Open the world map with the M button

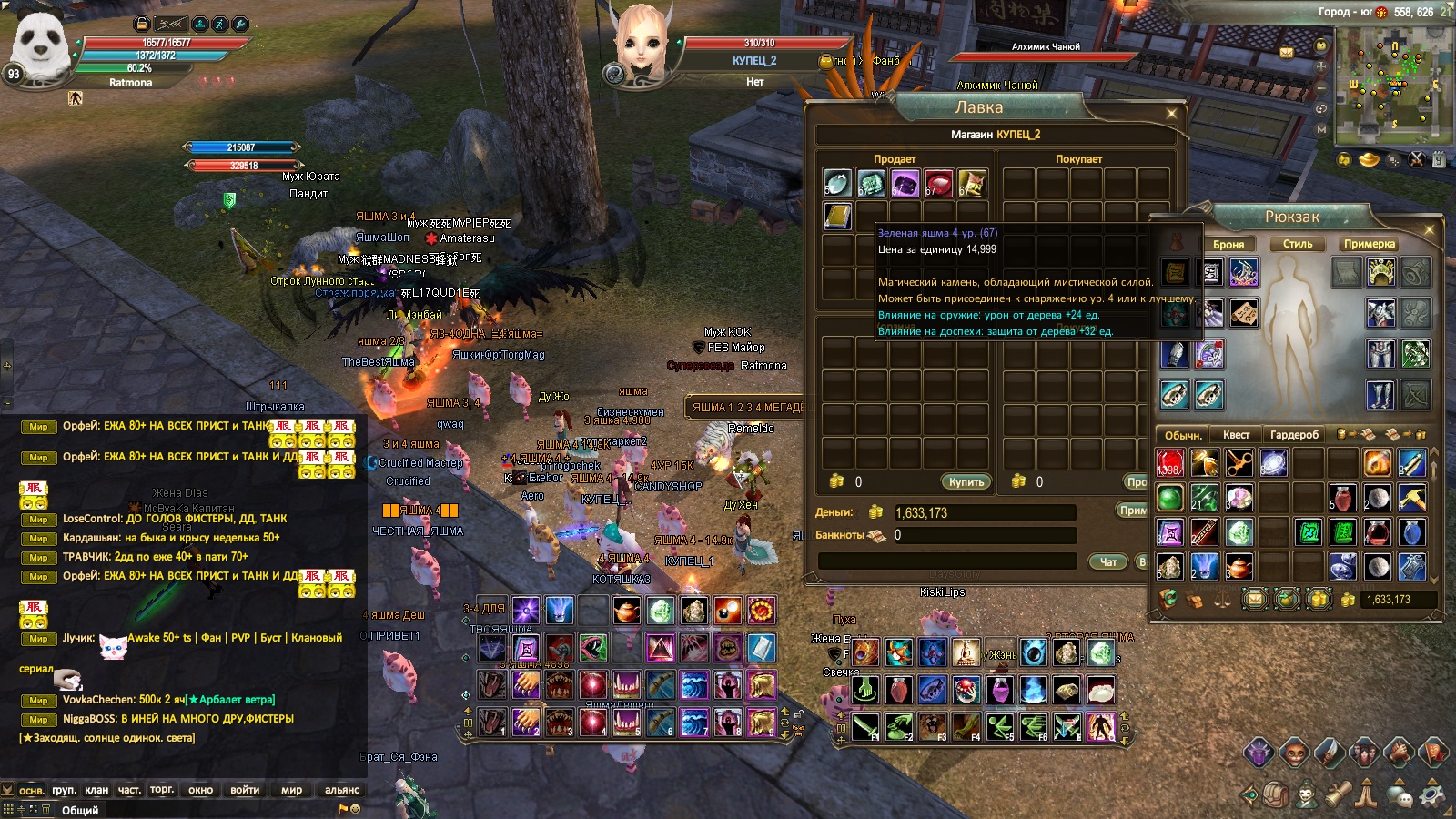click(x=1321, y=129)
